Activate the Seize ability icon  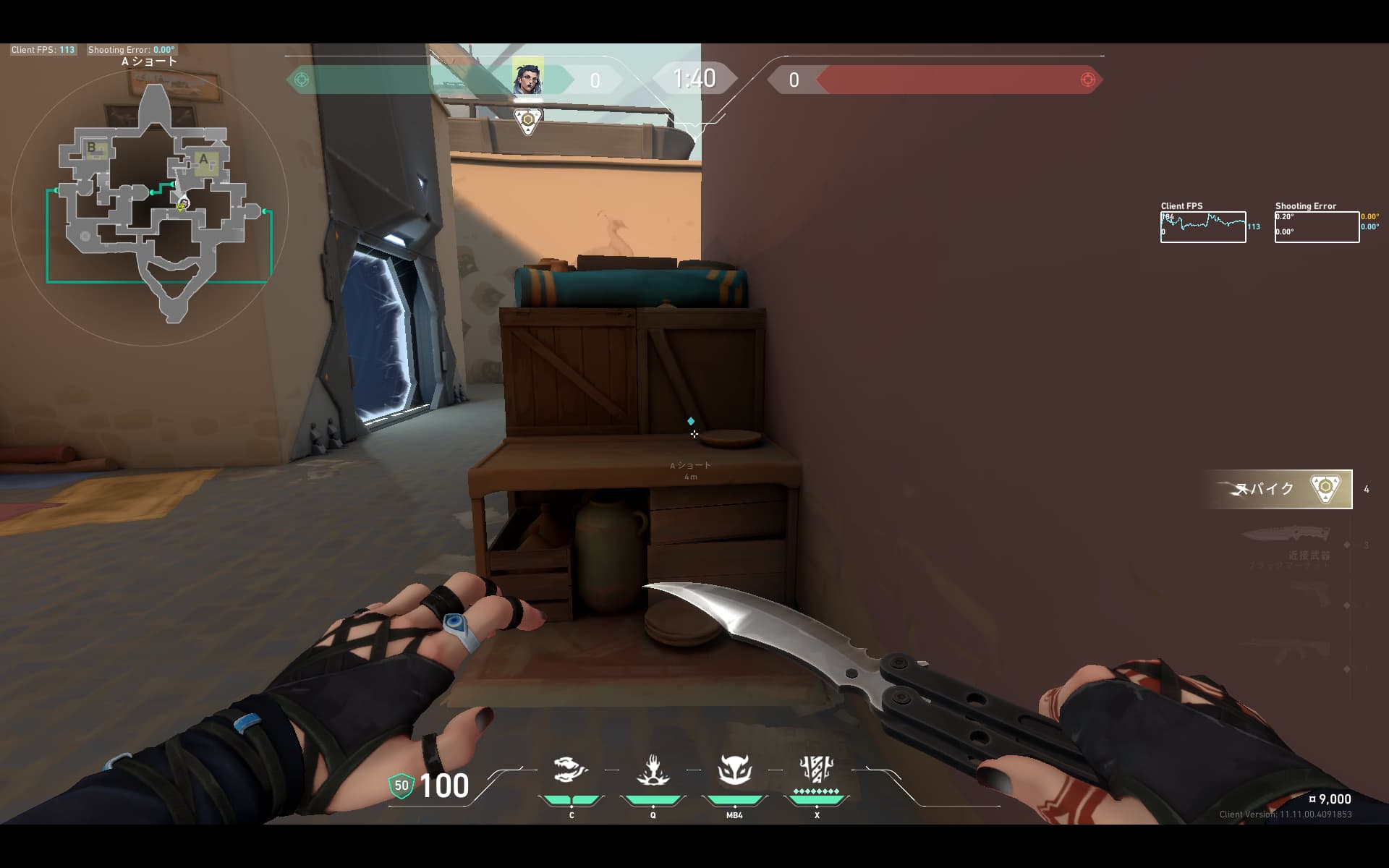coord(653,770)
